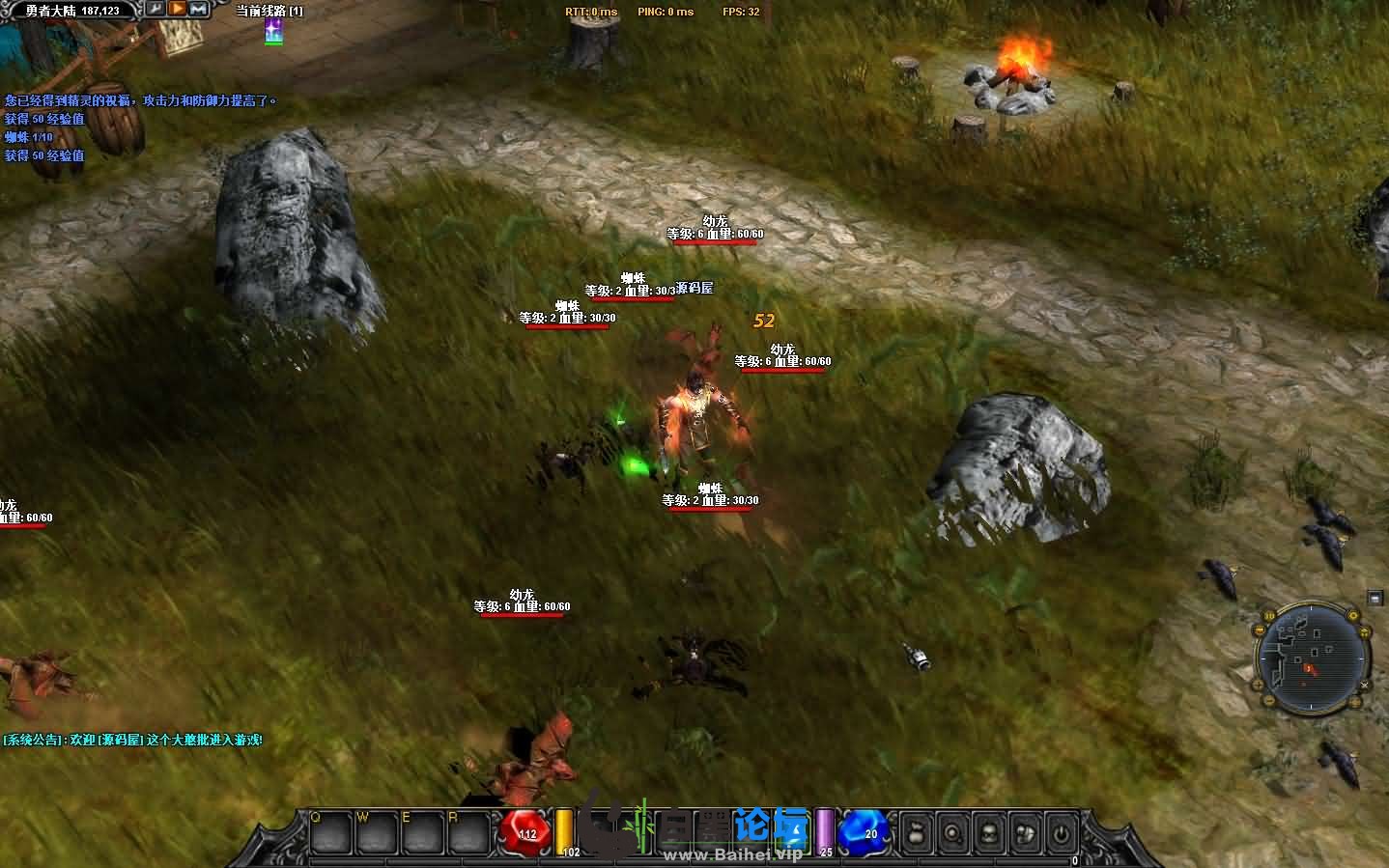Select the E skill slot
The image size is (1389, 868).
click(x=421, y=831)
